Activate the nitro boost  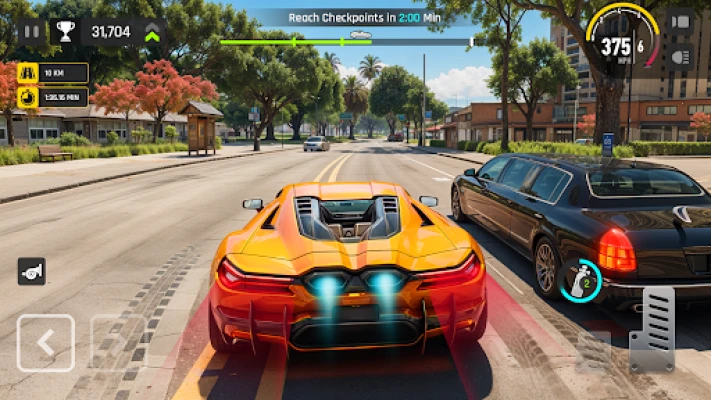pyautogui.click(x=579, y=279)
